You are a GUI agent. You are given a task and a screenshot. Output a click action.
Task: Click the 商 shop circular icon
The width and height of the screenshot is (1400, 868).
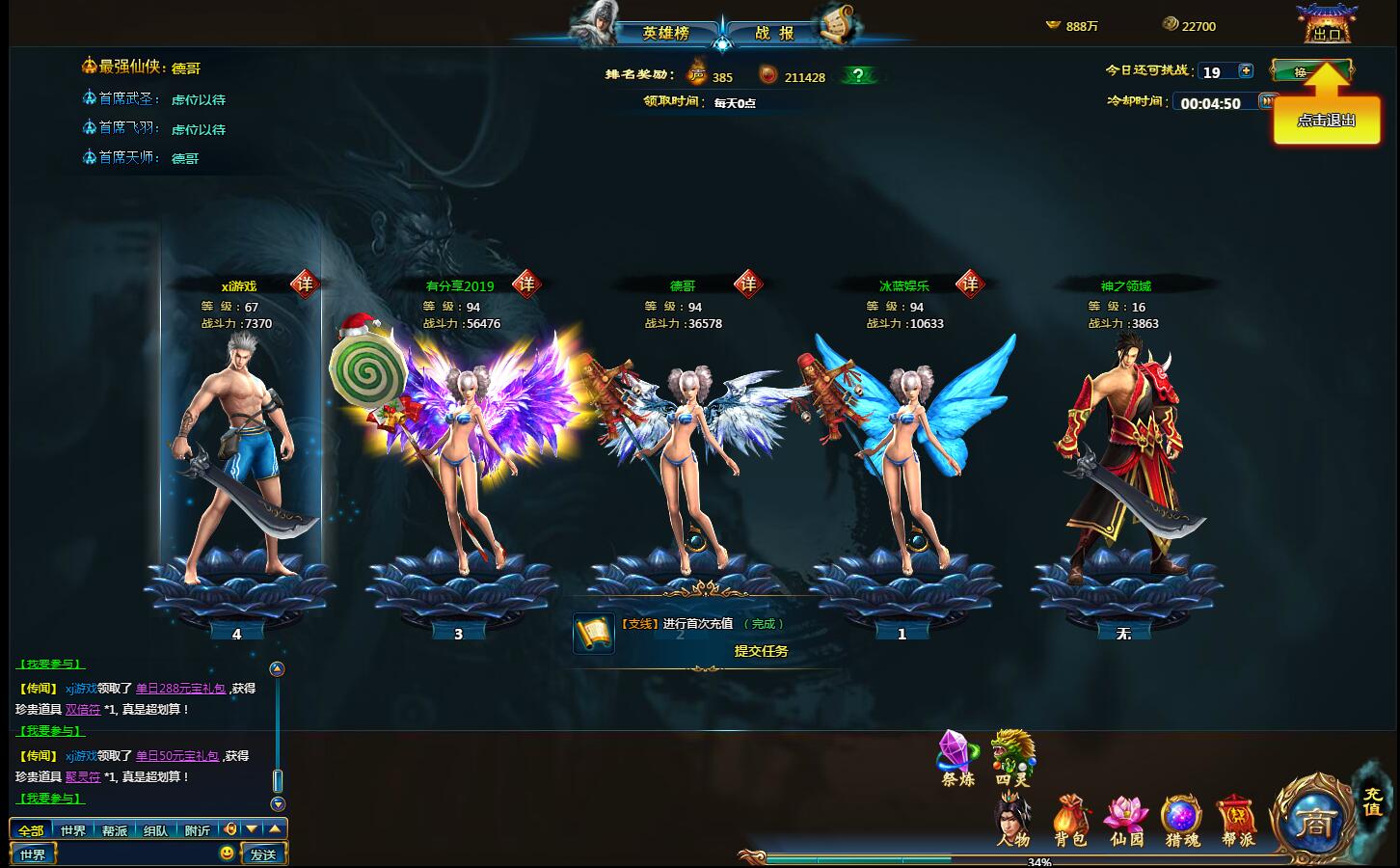[1317, 822]
